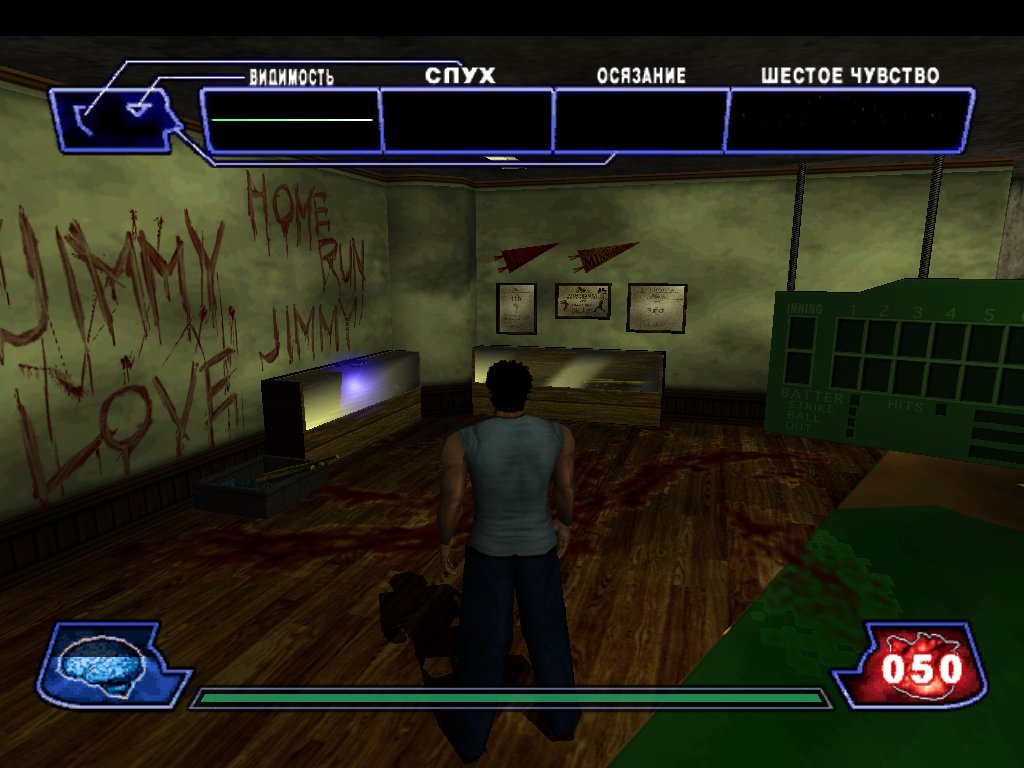This screenshot has width=1024, height=768.
Task: Select the Видимость sense panel
Action: click(x=291, y=120)
